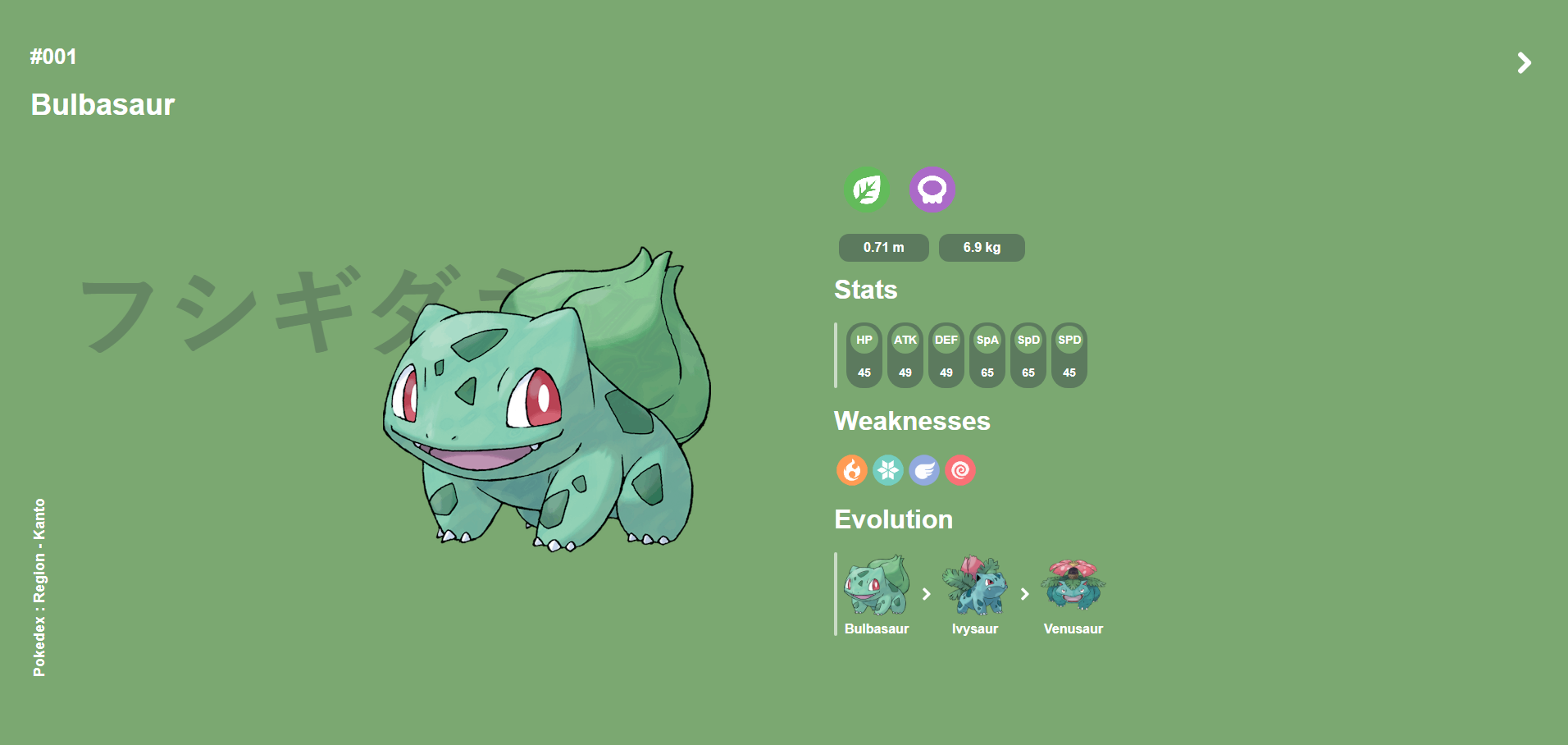Viewport: 1568px width, 745px height.
Task: Click the HP stat badge showing 45
Action: [864, 355]
